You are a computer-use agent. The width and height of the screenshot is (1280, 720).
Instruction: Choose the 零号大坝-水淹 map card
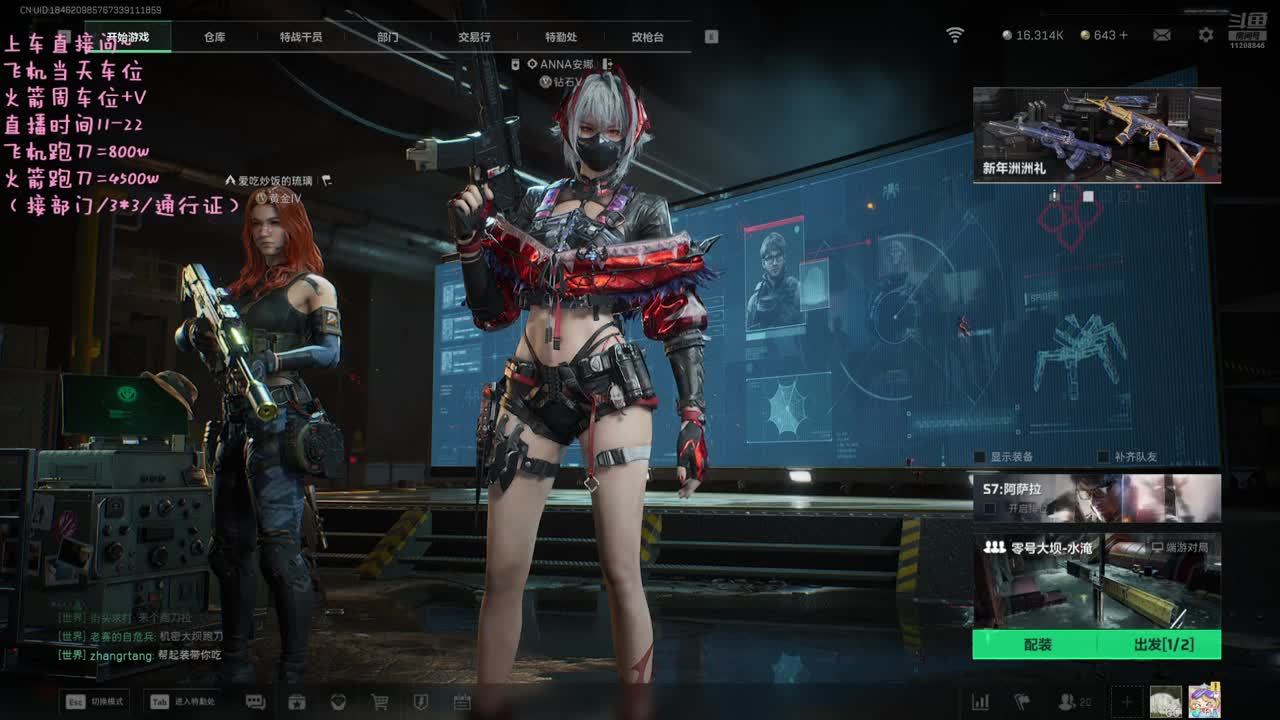pos(1096,580)
